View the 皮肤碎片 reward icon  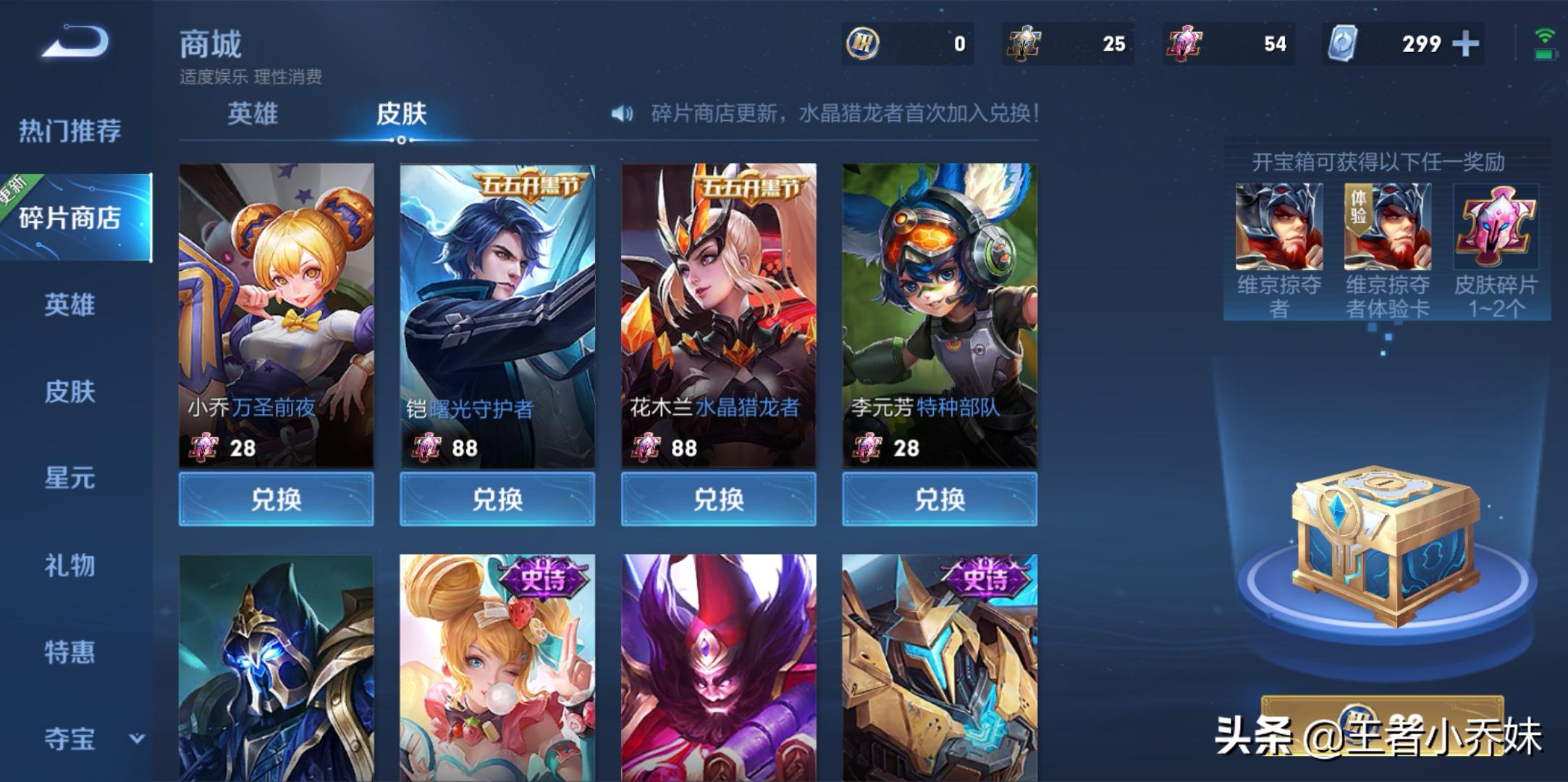(1496, 227)
